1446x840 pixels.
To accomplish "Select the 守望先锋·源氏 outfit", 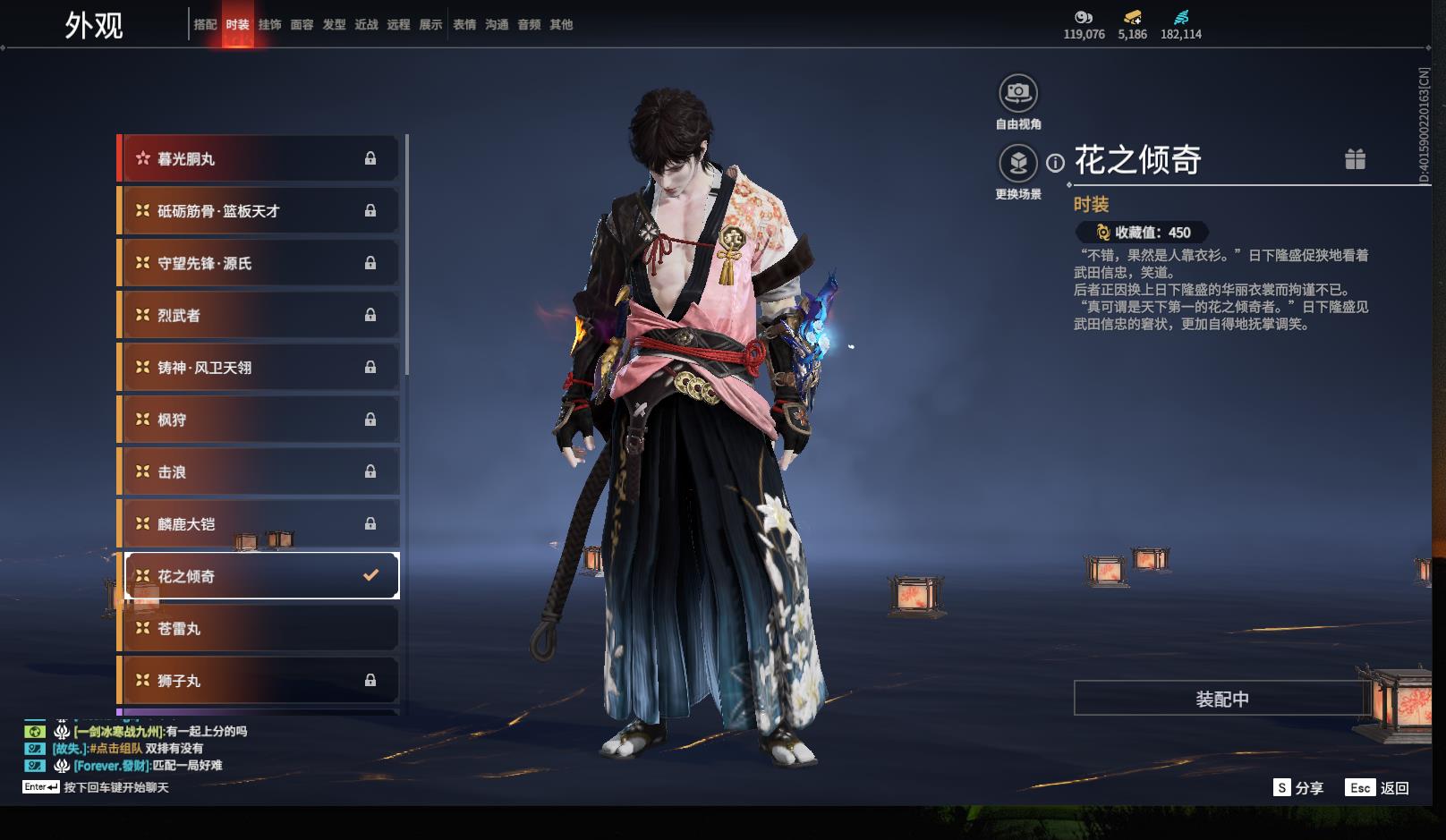I will tap(259, 263).
